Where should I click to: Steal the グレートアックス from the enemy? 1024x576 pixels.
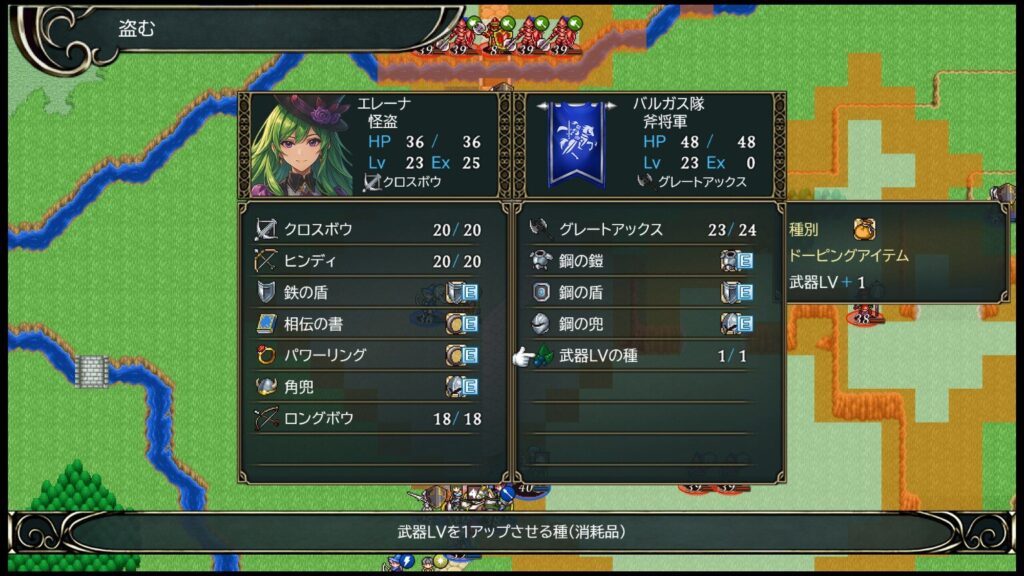tap(642, 230)
